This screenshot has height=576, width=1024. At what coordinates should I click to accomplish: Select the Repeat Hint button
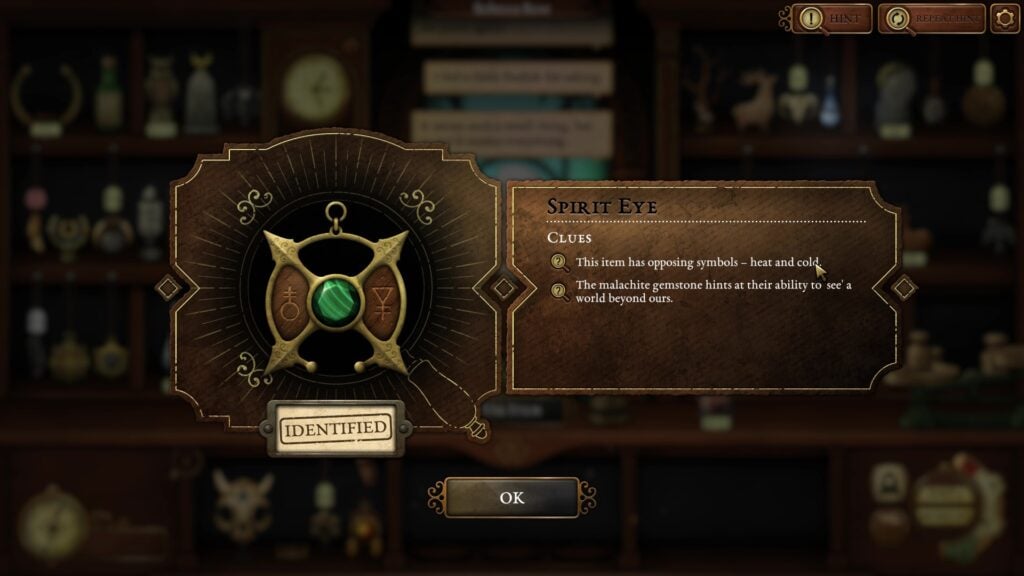(932, 18)
